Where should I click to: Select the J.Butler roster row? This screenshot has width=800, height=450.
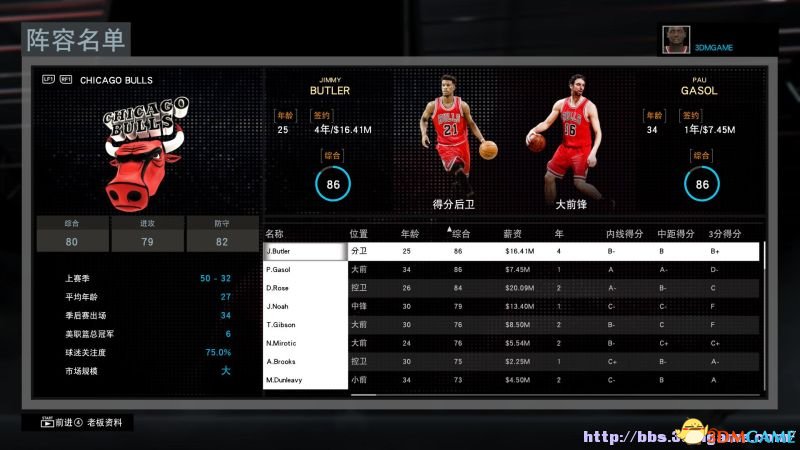pos(305,251)
